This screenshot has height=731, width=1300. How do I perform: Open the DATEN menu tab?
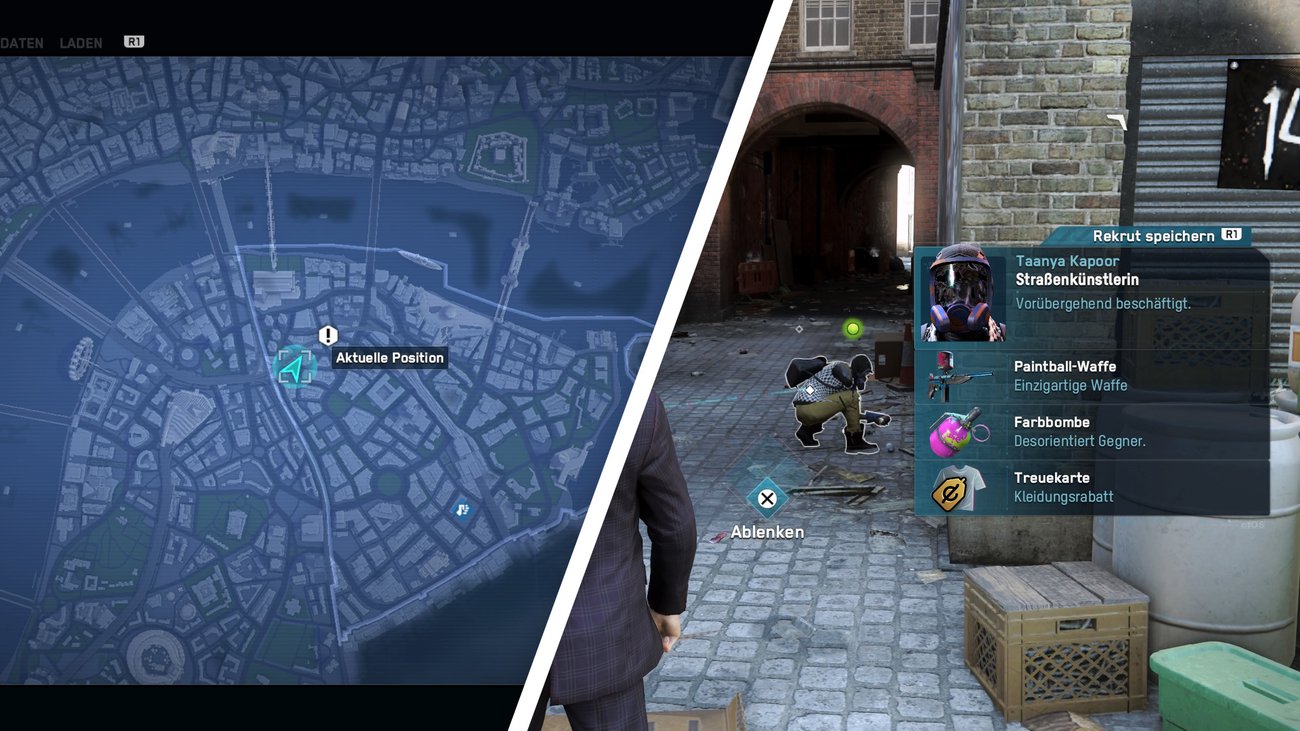point(22,42)
